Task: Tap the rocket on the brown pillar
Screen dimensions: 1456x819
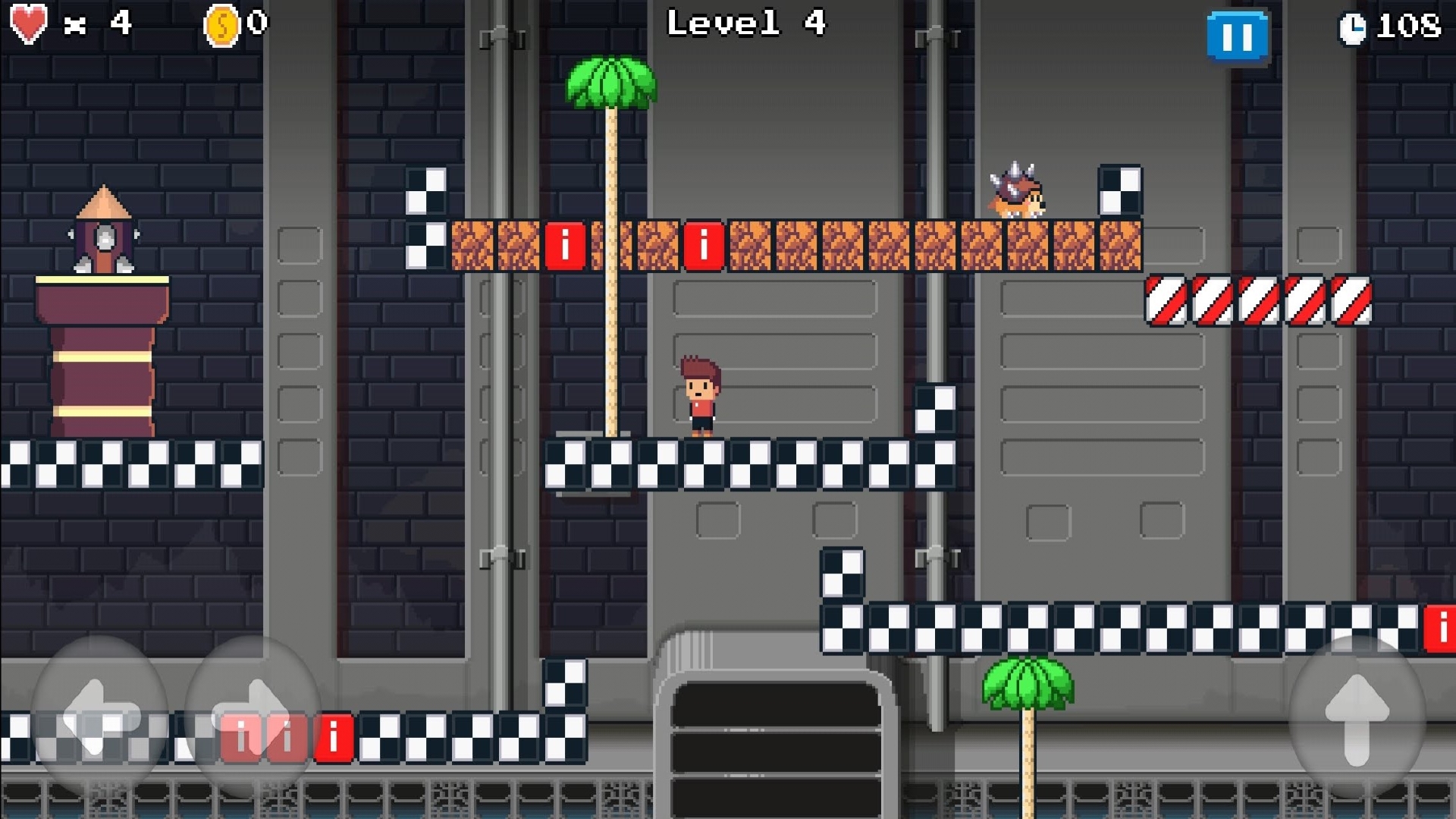Action: pyautogui.click(x=102, y=227)
